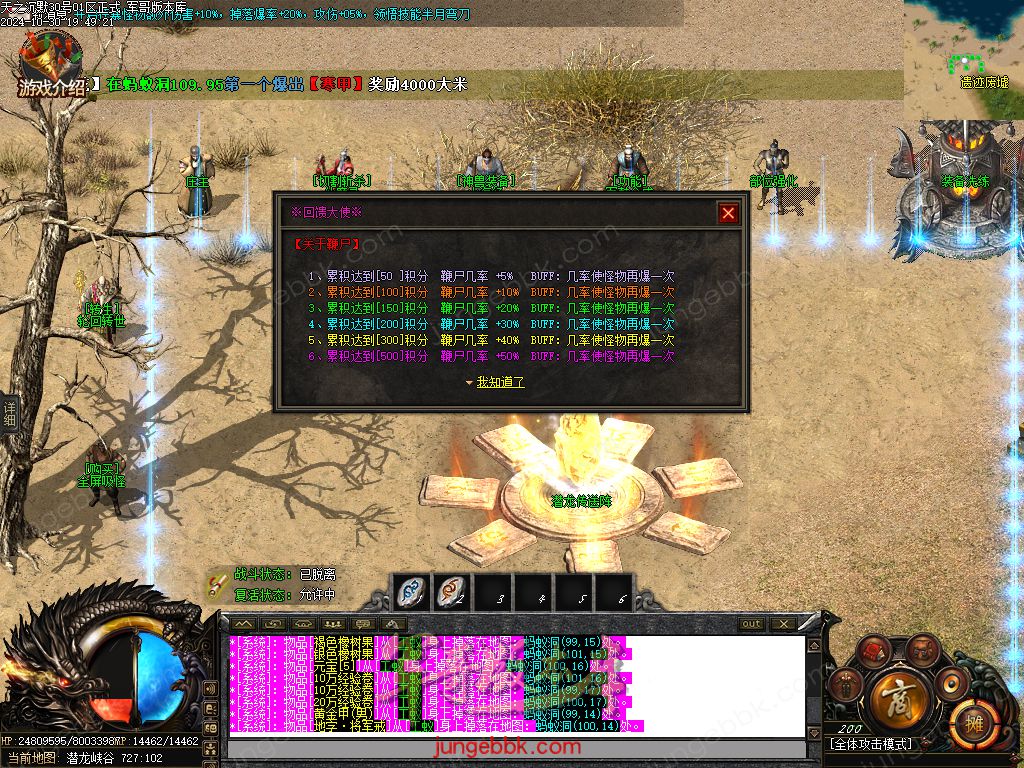
Task: Select the empty hotbar slot numbered 6
Action: pyautogui.click(x=615, y=592)
